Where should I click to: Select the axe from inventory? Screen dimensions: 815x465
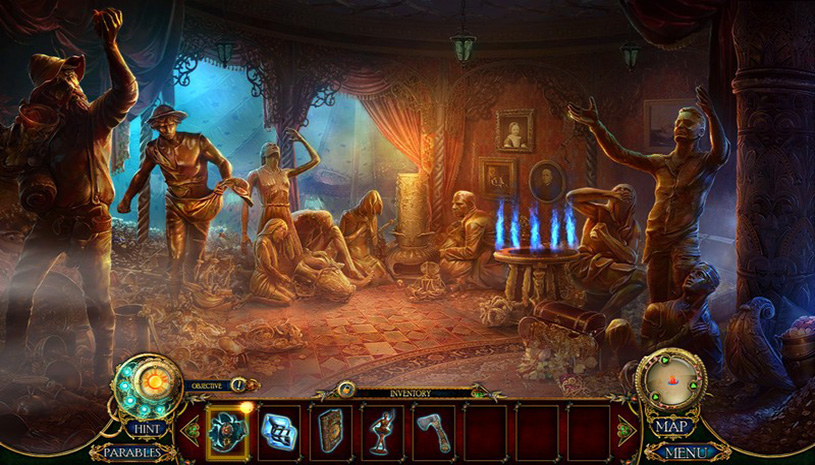point(434,431)
